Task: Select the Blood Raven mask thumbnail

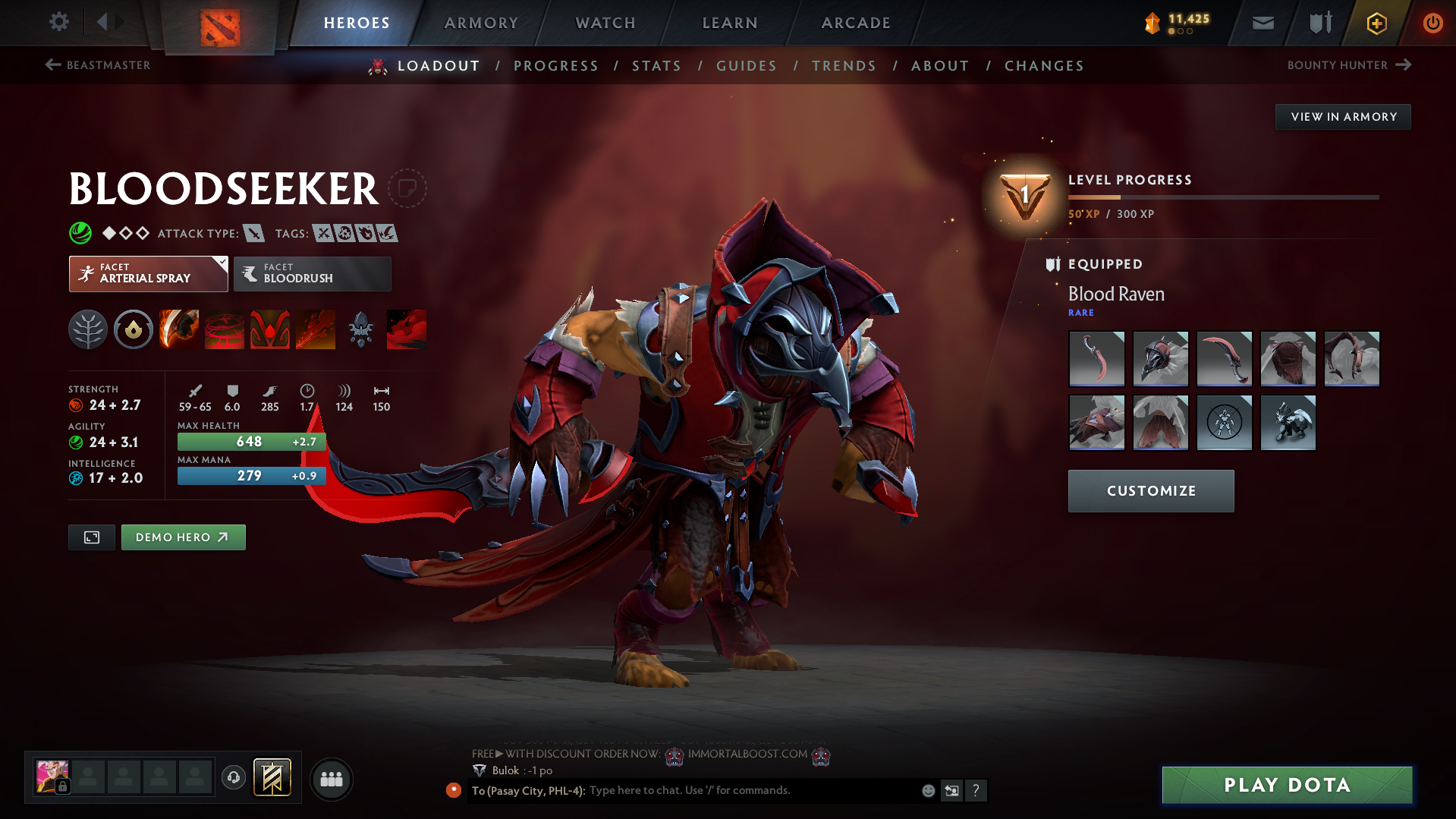Action: [1161, 358]
